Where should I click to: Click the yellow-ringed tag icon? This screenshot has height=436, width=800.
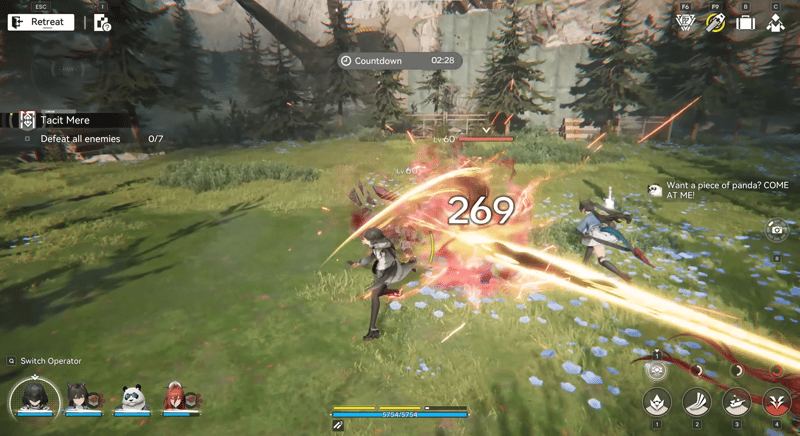click(715, 23)
